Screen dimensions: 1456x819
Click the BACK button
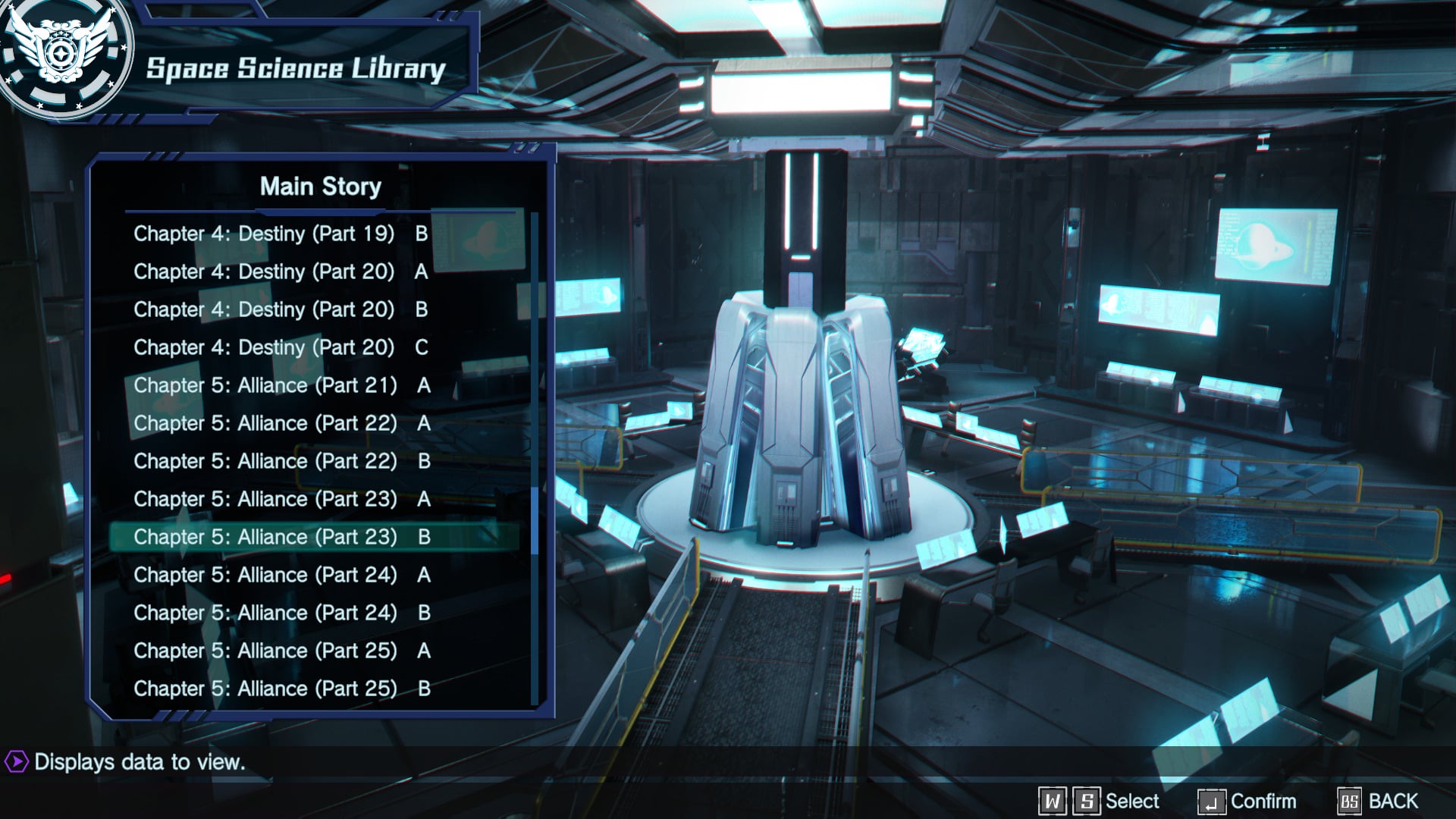(1379, 802)
